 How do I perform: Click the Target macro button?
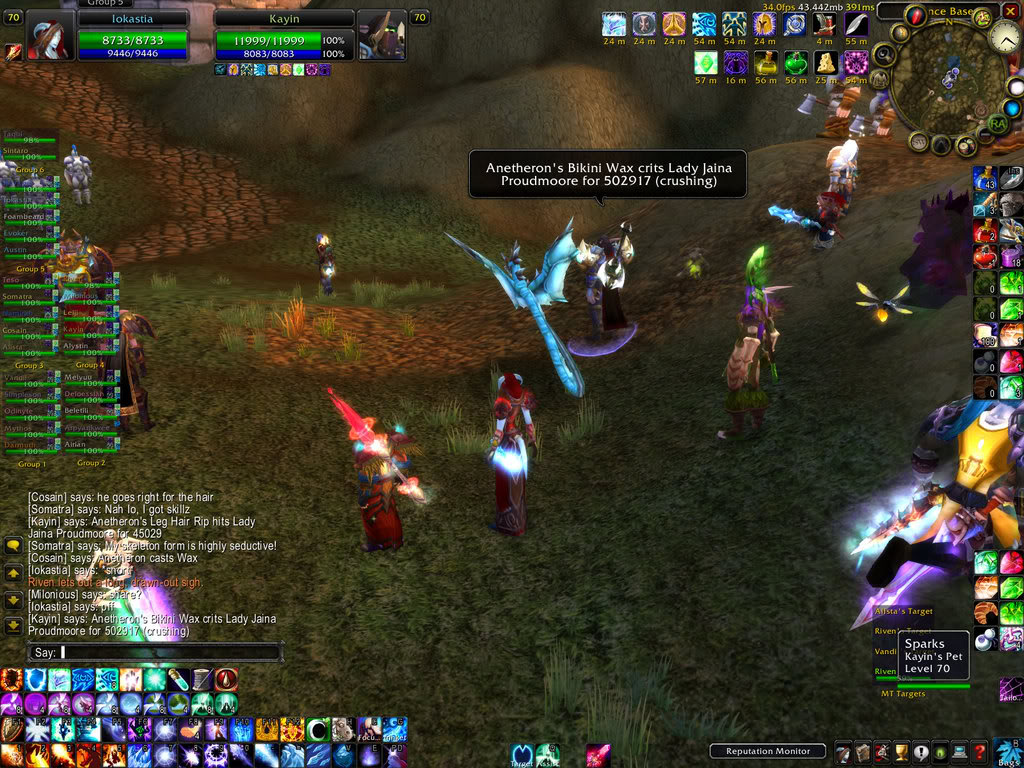pyautogui.click(x=521, y=755)
